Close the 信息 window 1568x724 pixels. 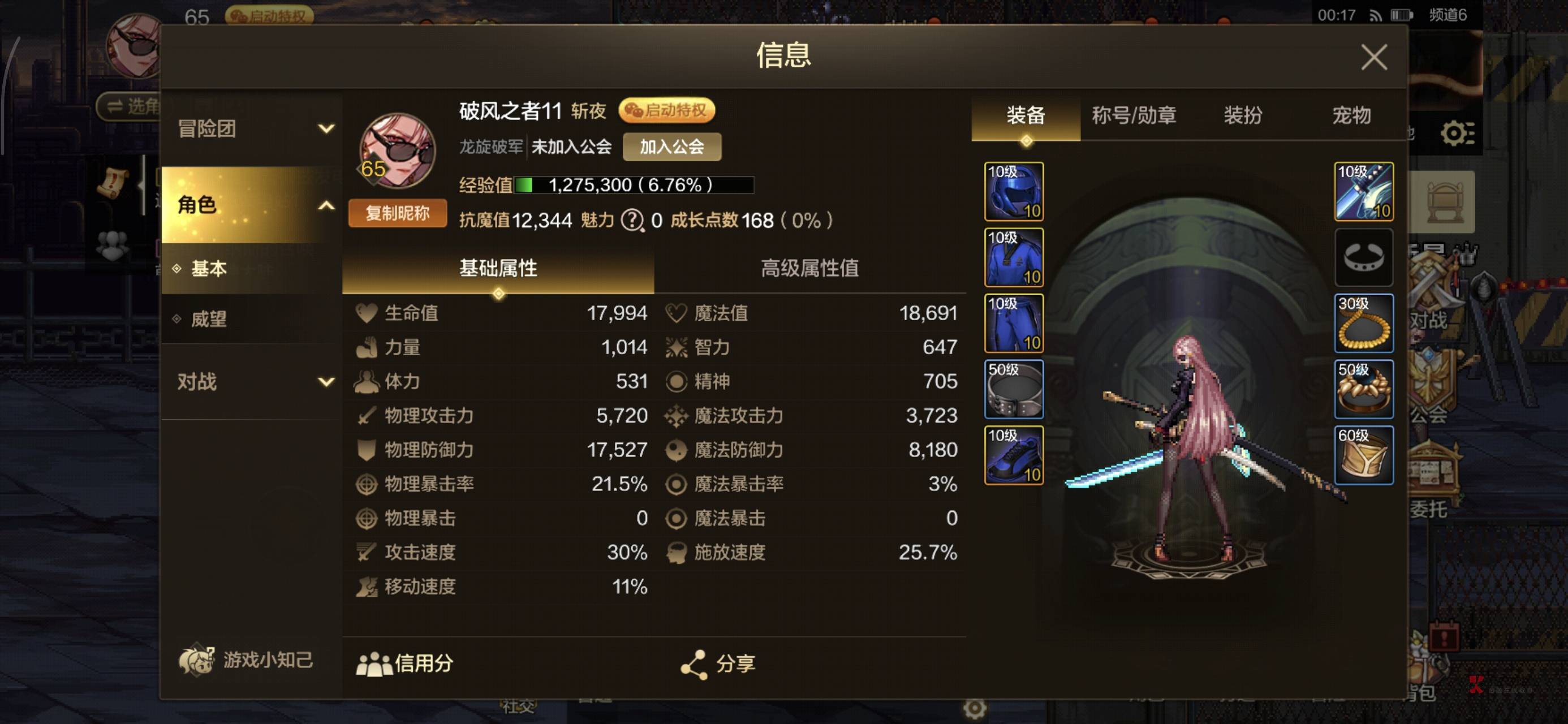[x=1373, y=57]
